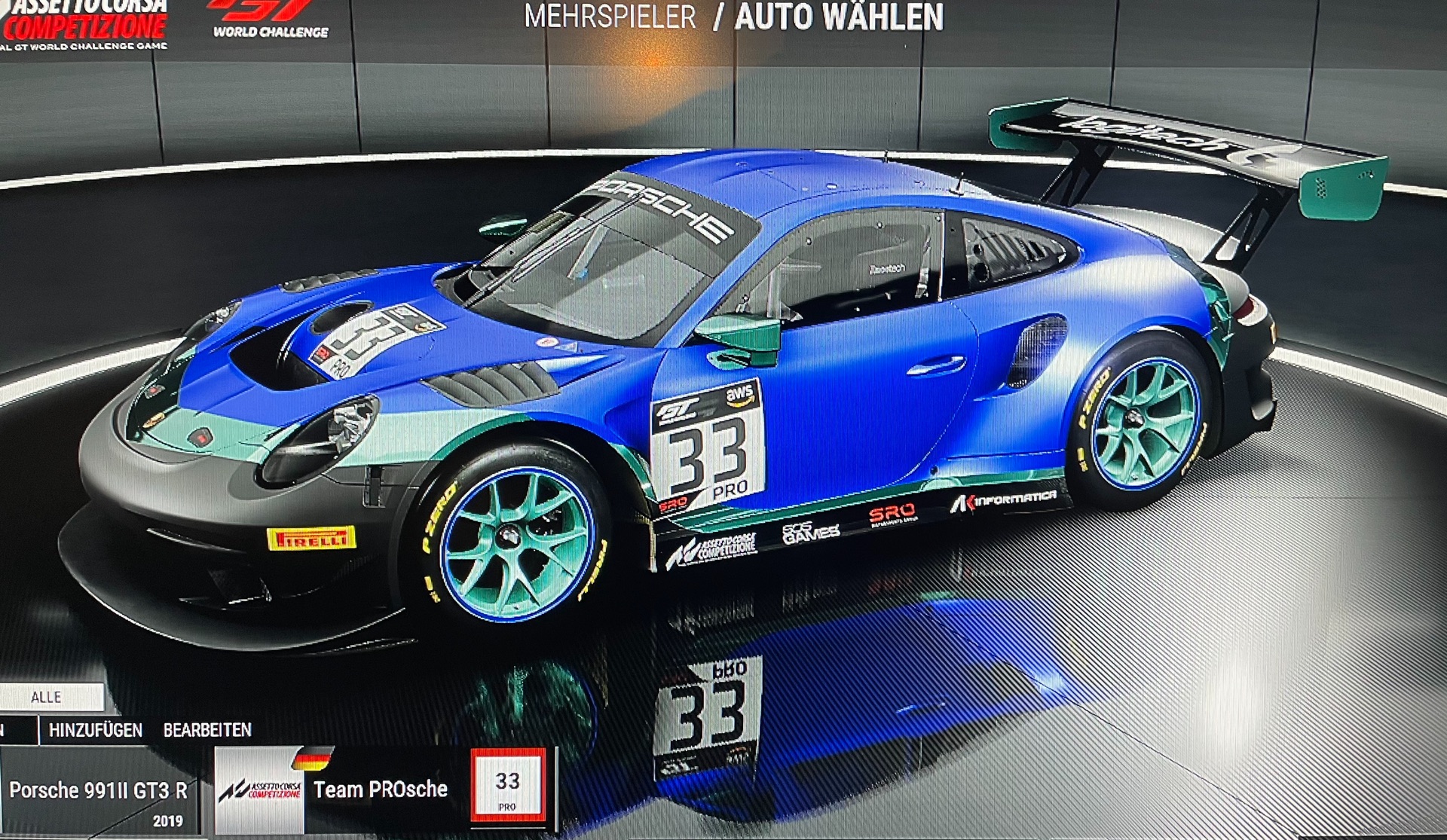Image resolution: width=1447 pixels, height=840 pixels.
Task: Choose the Porsche 991II GT3 R entry
Action: (98, 791)
